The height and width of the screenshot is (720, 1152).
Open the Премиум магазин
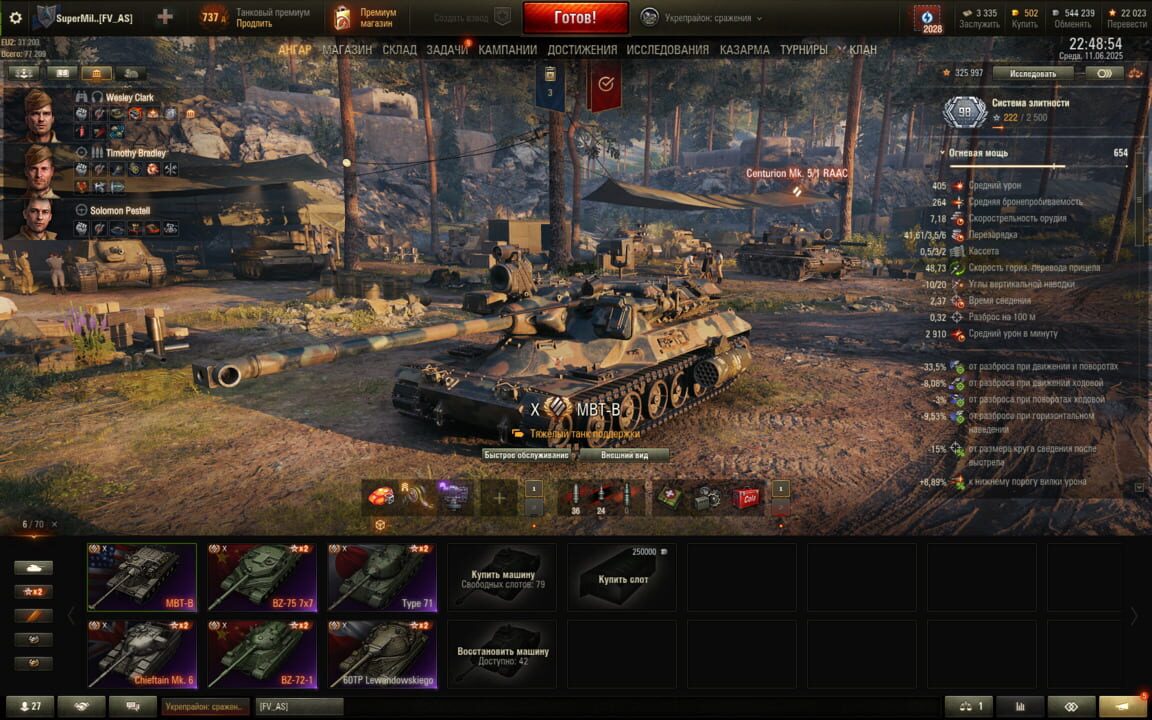[x=366, y=18]
